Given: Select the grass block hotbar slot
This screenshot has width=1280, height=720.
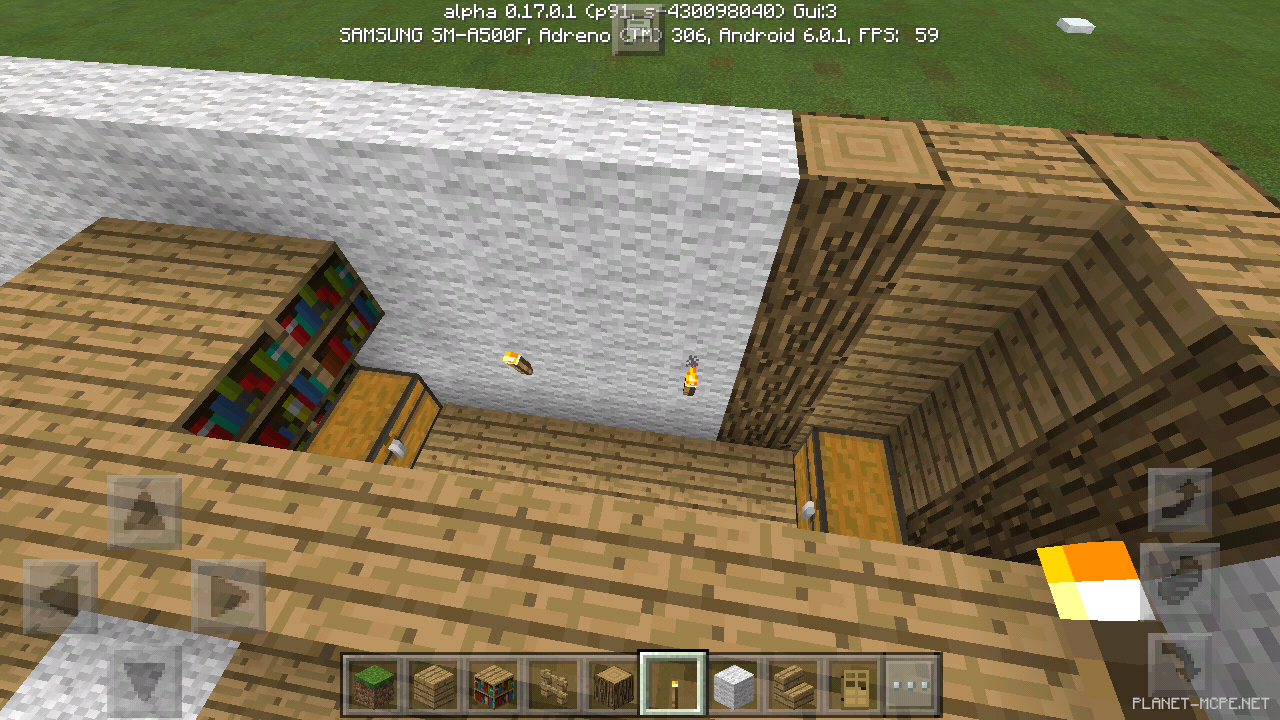Looking at the screenshot, I should 374,685.
